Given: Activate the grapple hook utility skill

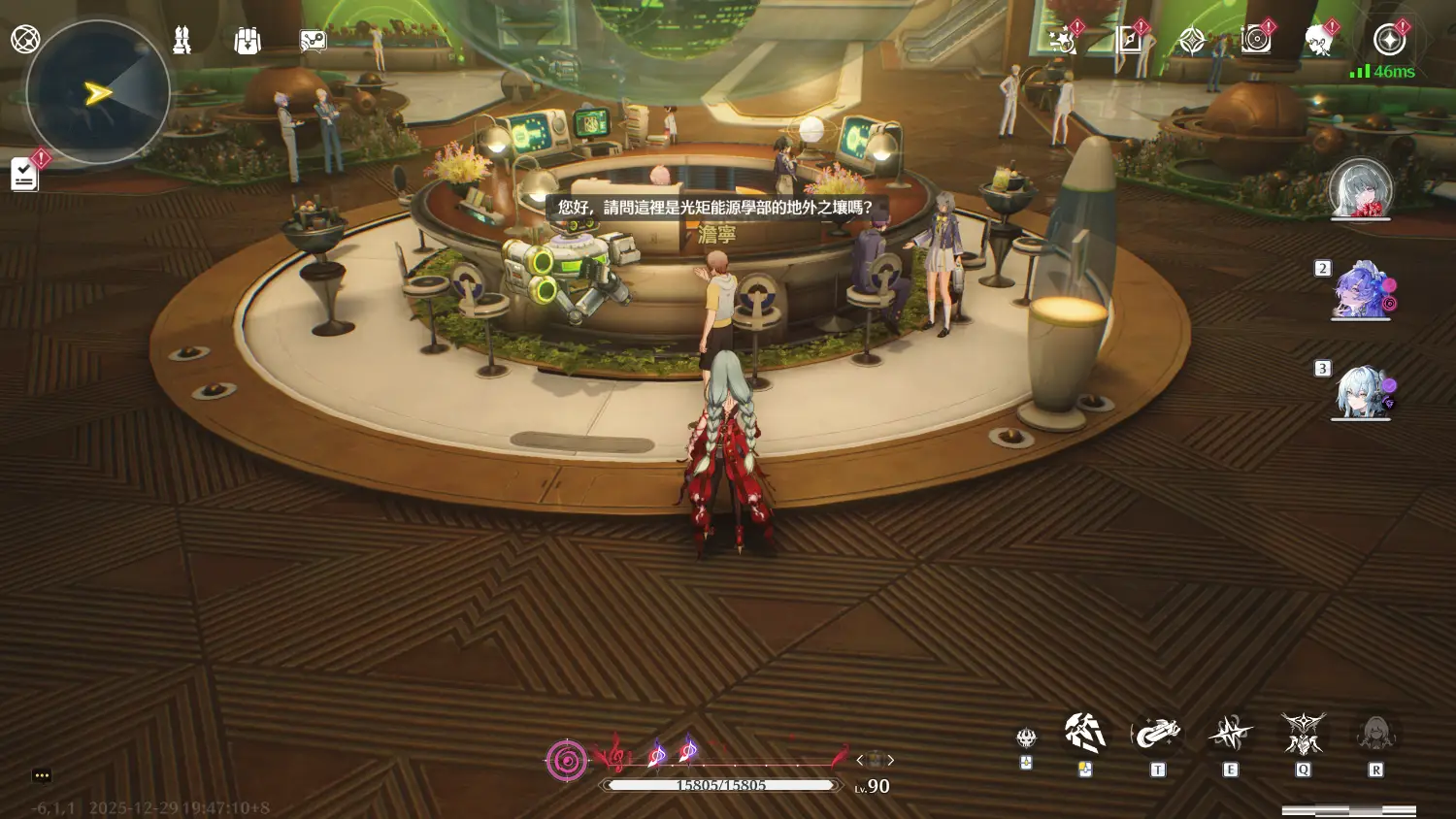Looking at the screenshot, I should click(1157, 735).
